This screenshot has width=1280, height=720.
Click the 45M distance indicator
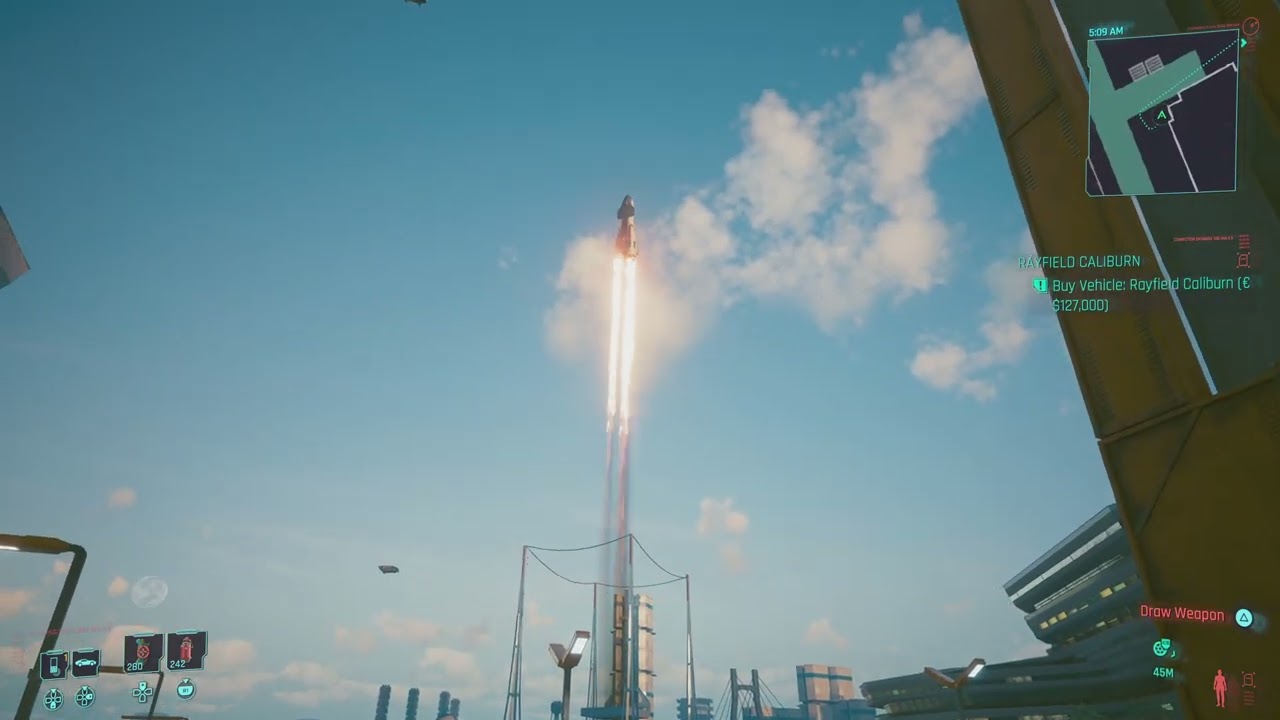[1163, 672]
